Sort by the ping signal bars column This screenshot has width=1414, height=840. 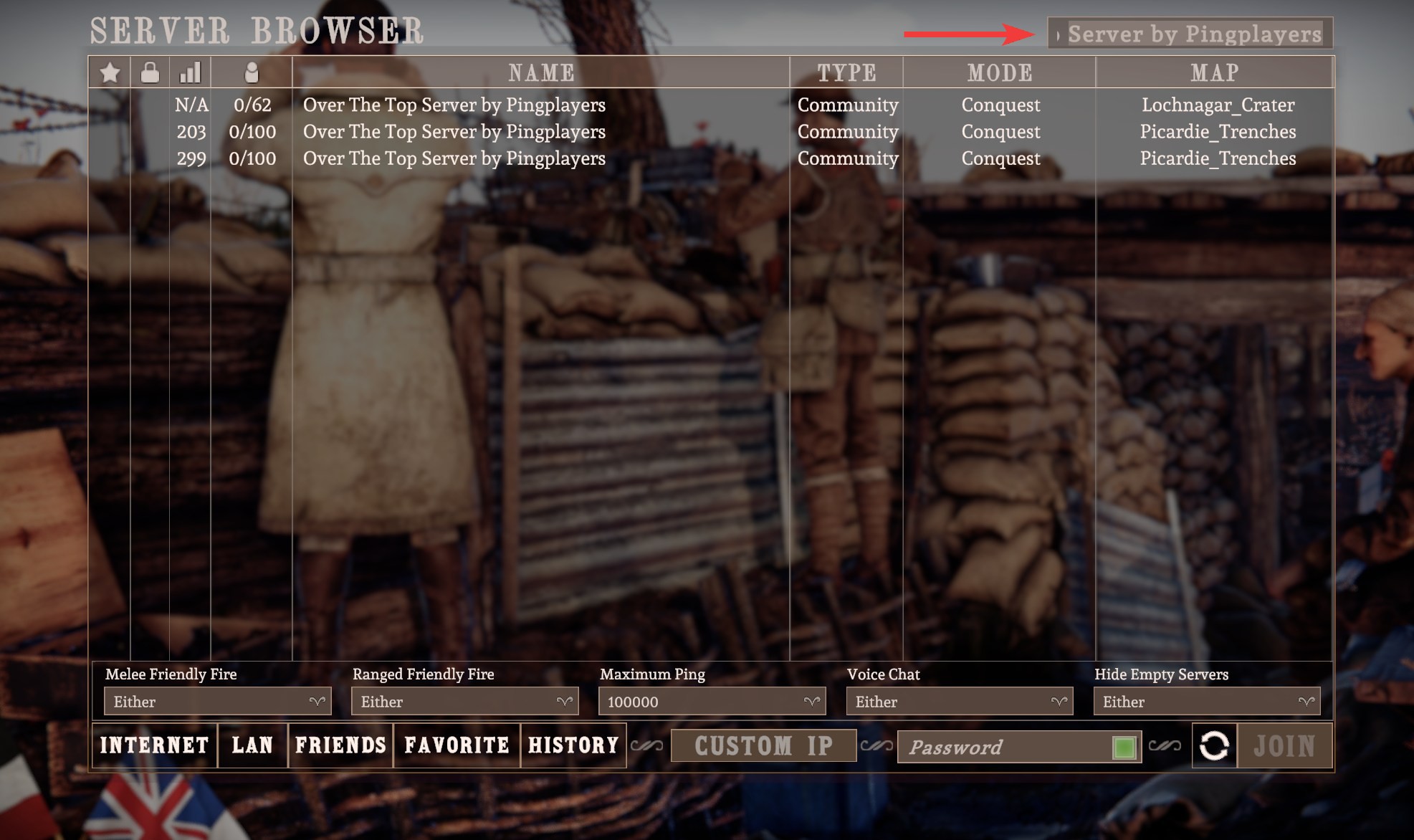click(x=190, y=72)
